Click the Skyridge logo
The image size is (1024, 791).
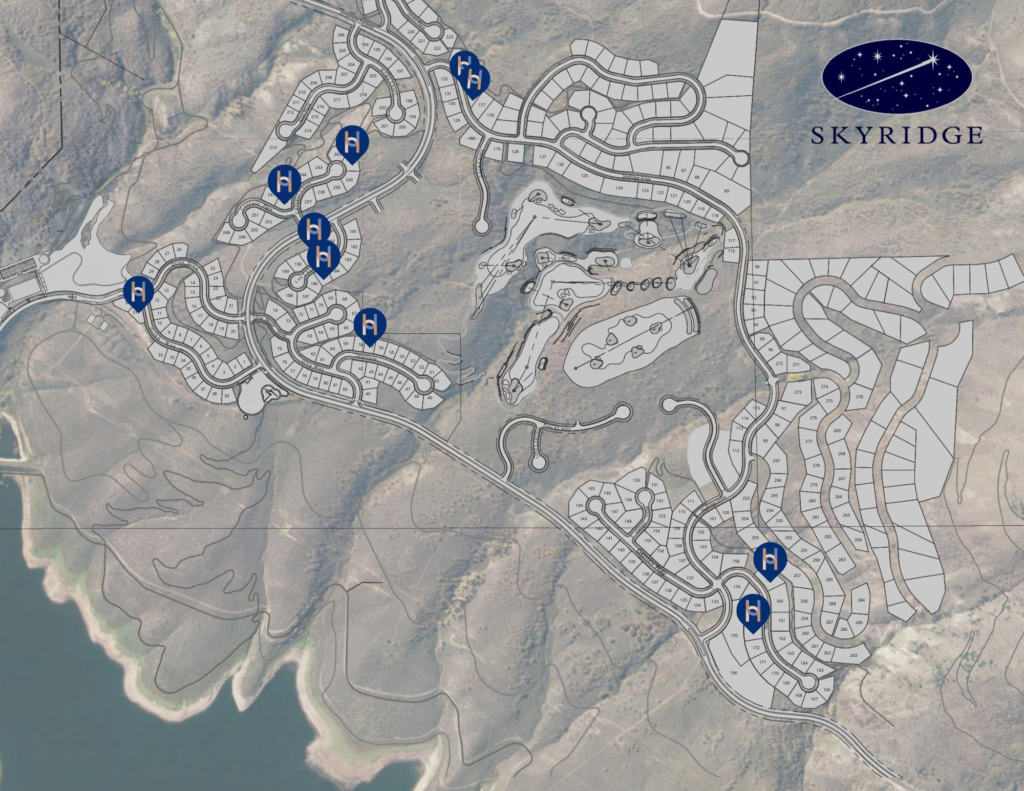coord(897,92)
